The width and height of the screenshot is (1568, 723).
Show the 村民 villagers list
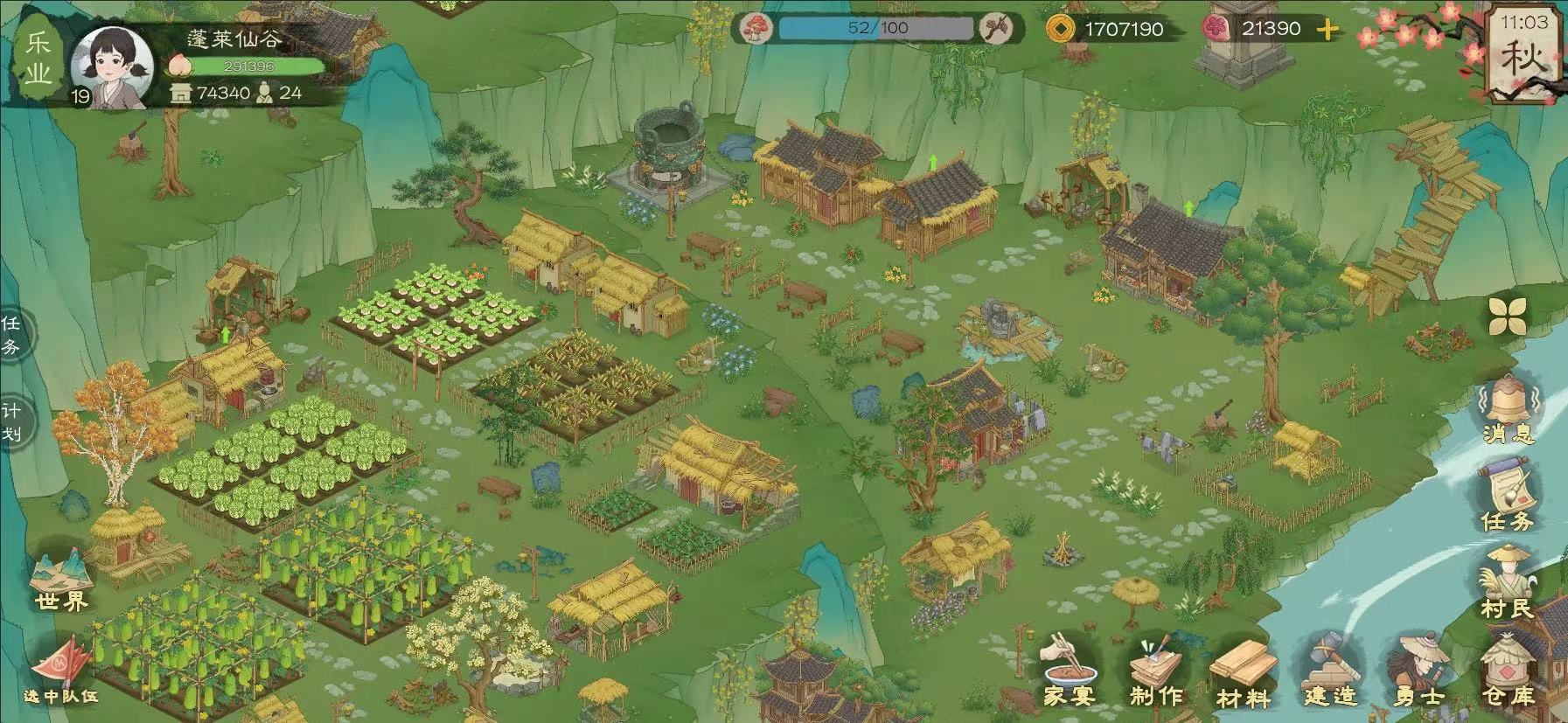[1508, 582]
